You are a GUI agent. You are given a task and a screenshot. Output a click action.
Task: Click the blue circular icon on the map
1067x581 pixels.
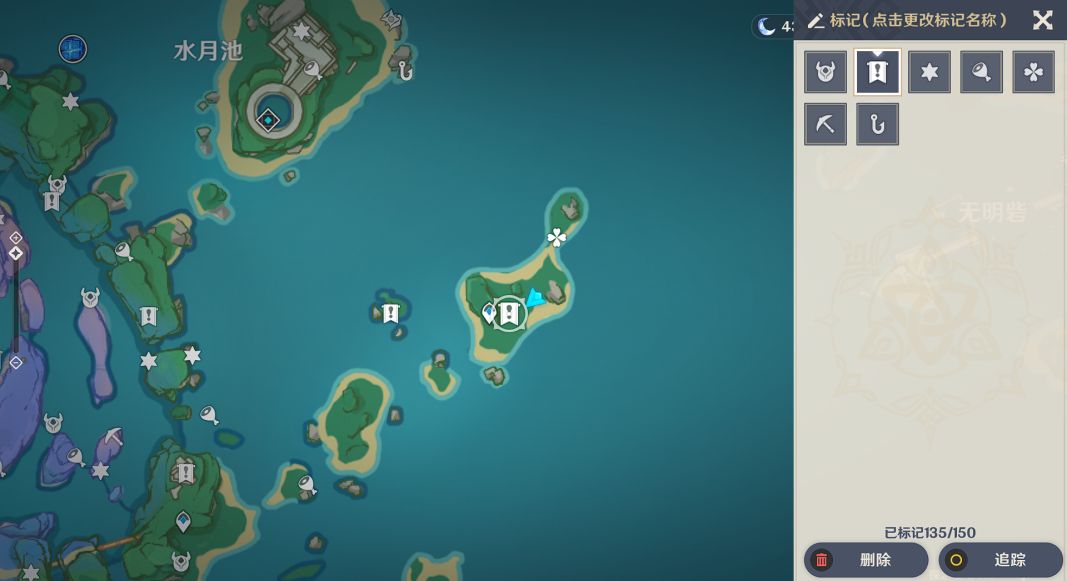[x=72, y=48]
